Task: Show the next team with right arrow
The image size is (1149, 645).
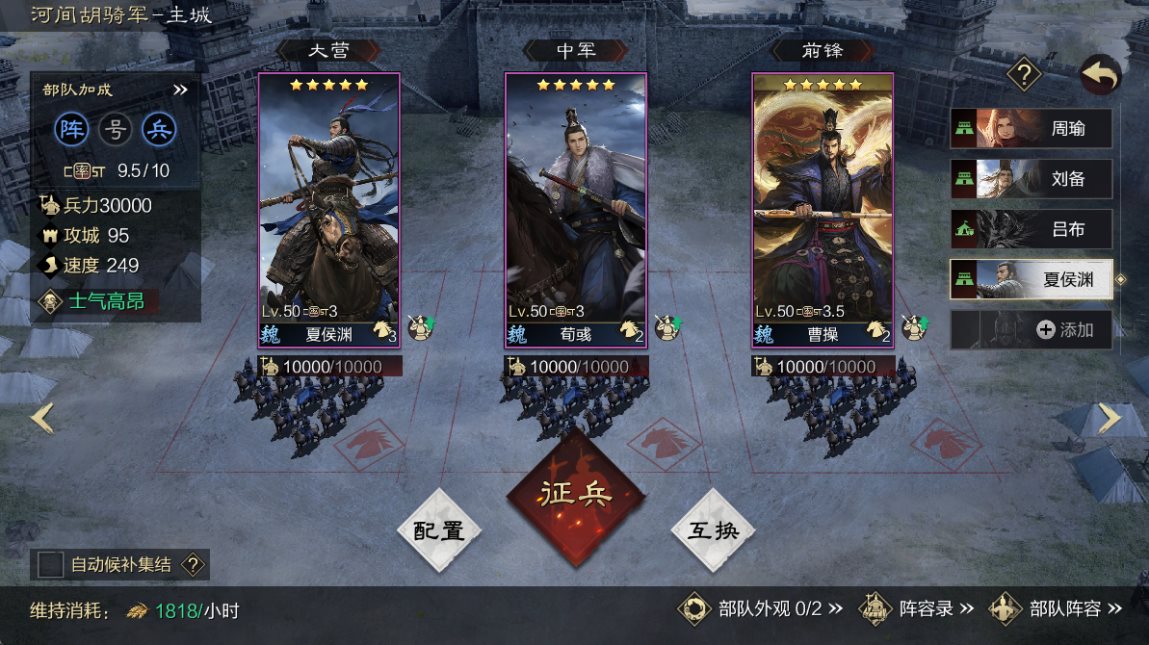Action: pyautogui.click(x=1110, y=417)
